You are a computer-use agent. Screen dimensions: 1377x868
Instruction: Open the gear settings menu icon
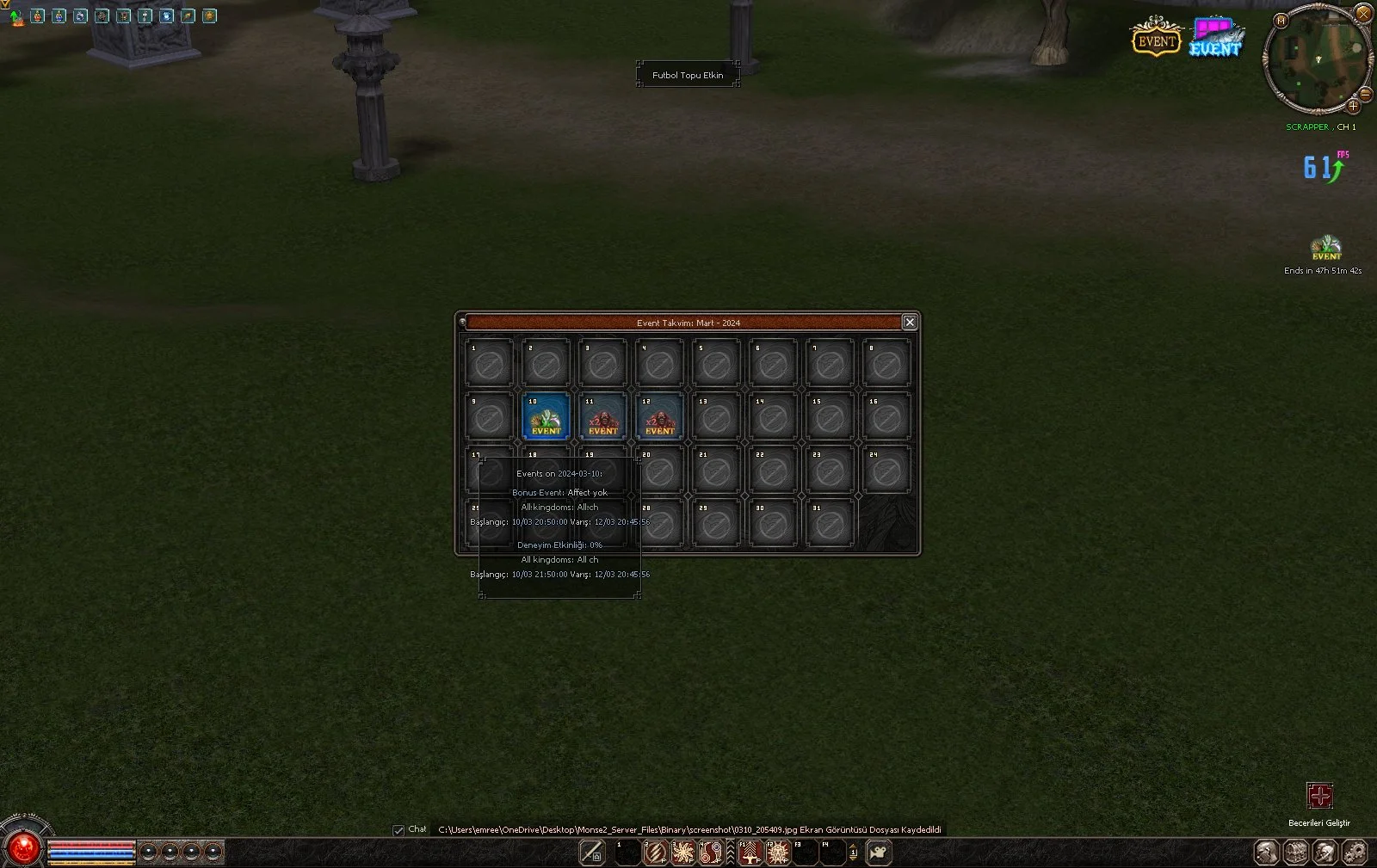click(x=1355, y=853)
